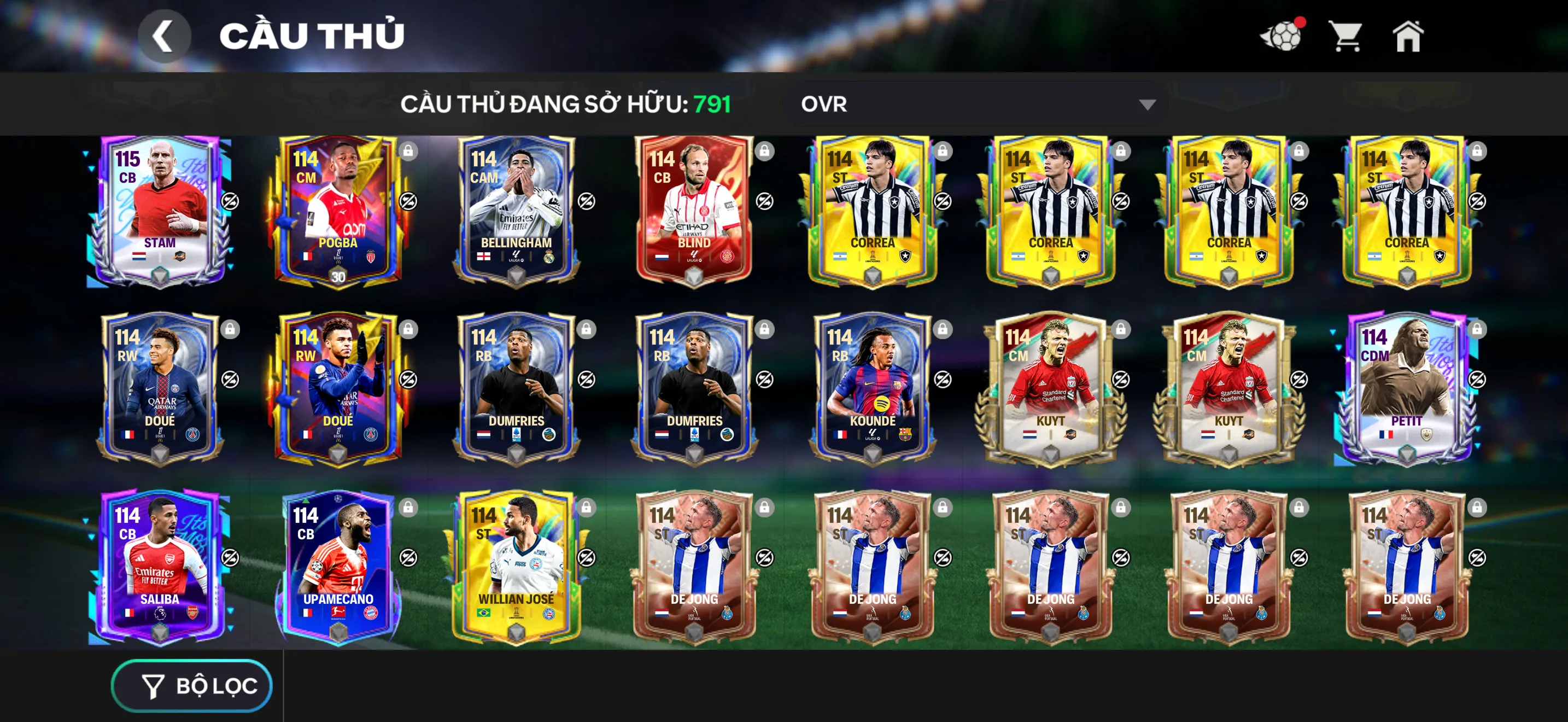The height and width of the screenshot is (722, 1568).
Task: Toggle the lock on Upamecano's card
Action: tap(408, 507)
